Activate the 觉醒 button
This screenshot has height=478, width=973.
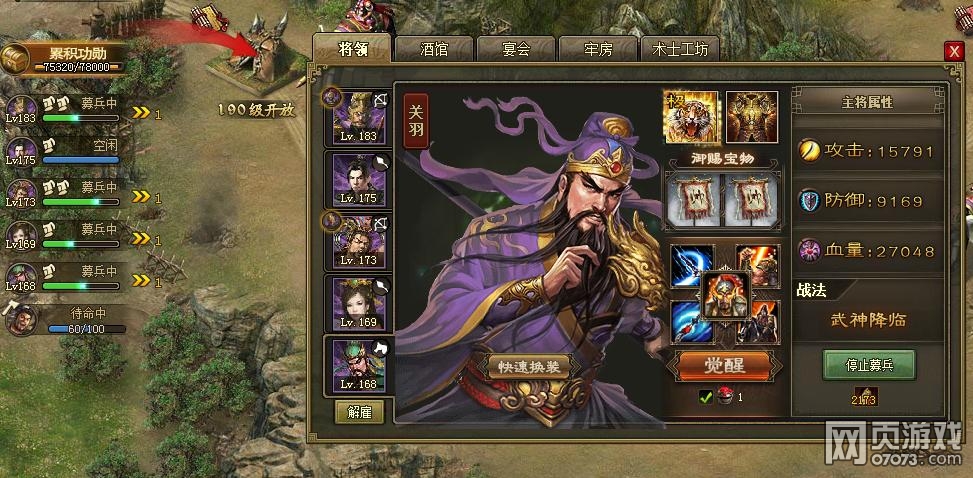coord(719,365)
